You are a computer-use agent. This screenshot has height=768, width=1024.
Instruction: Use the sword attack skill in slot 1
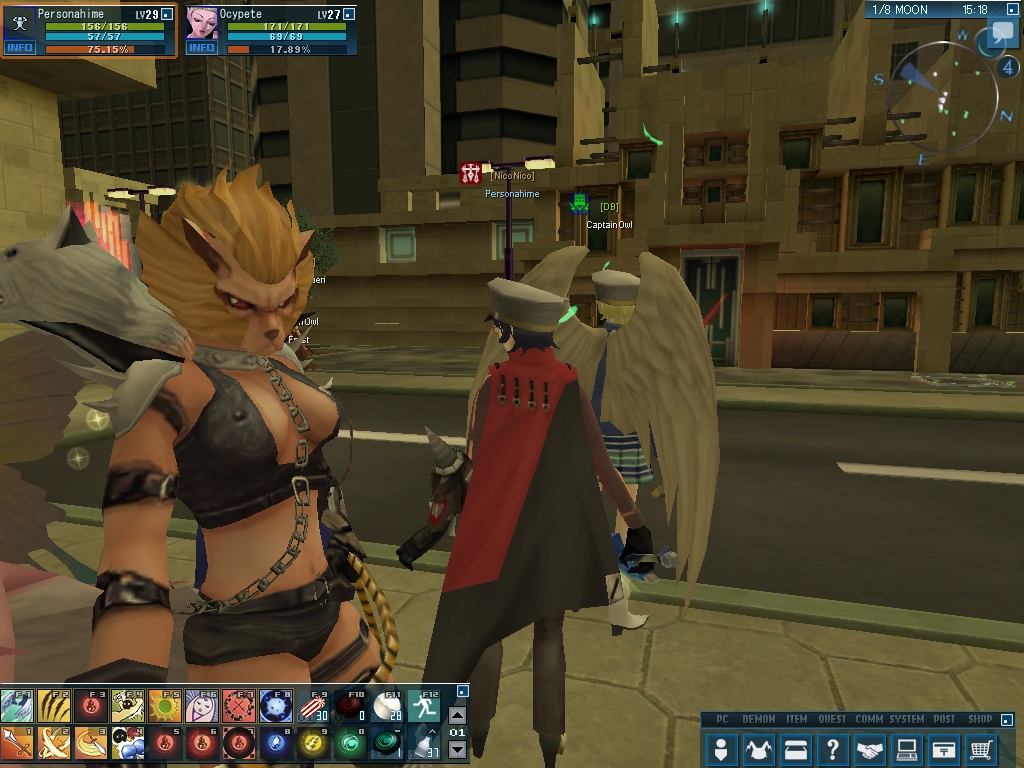pyautogui.click(x=16, y=743)
